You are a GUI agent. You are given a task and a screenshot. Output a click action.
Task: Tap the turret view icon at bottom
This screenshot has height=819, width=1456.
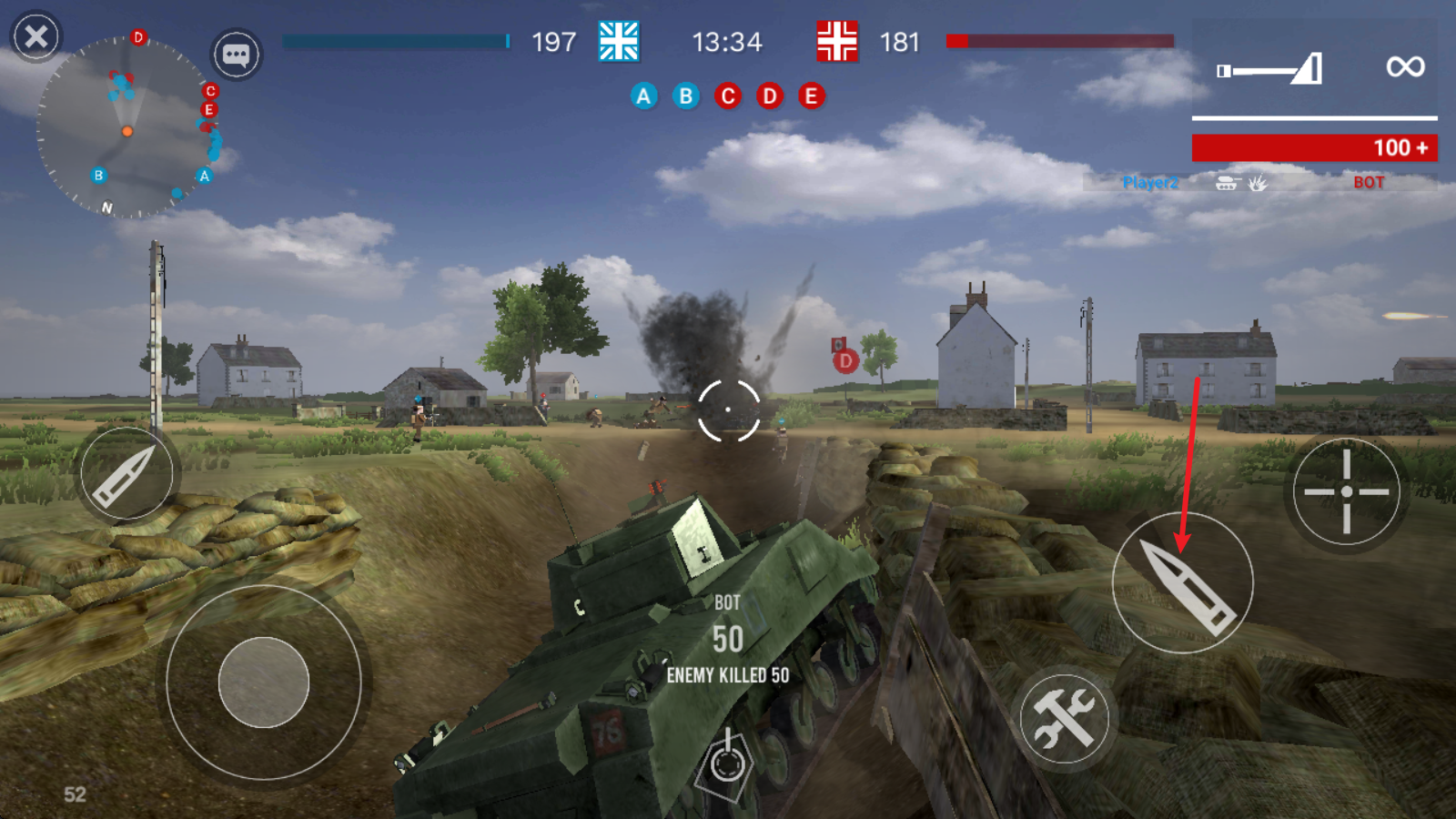tap(726, 763)
